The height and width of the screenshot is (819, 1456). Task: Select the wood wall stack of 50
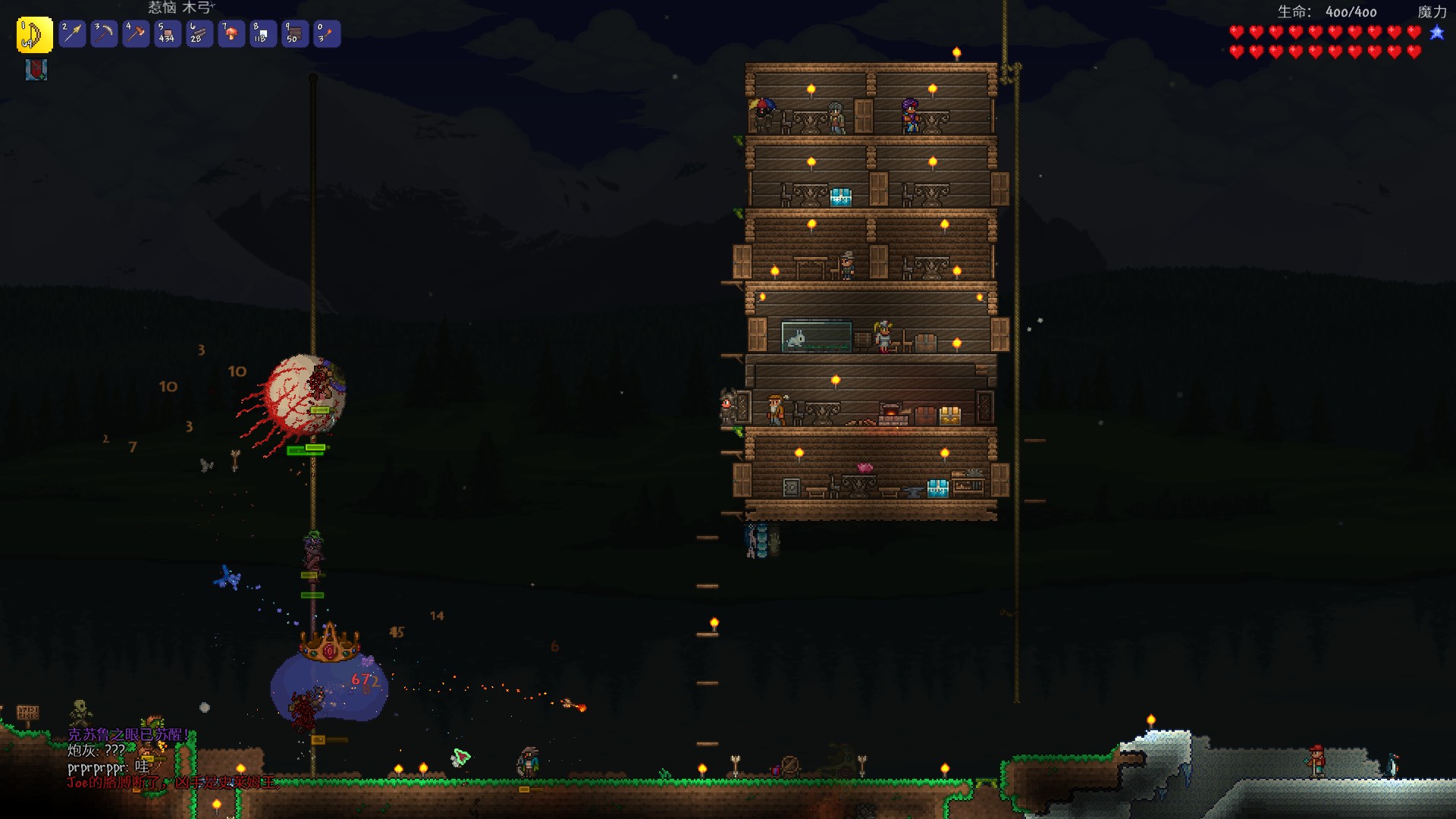click(x=295, y=34)
